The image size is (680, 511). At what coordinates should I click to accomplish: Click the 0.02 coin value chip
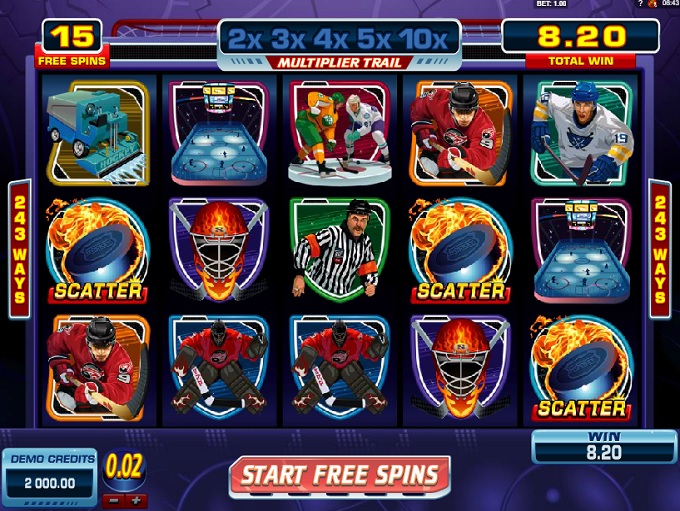(x=125, y=468)
